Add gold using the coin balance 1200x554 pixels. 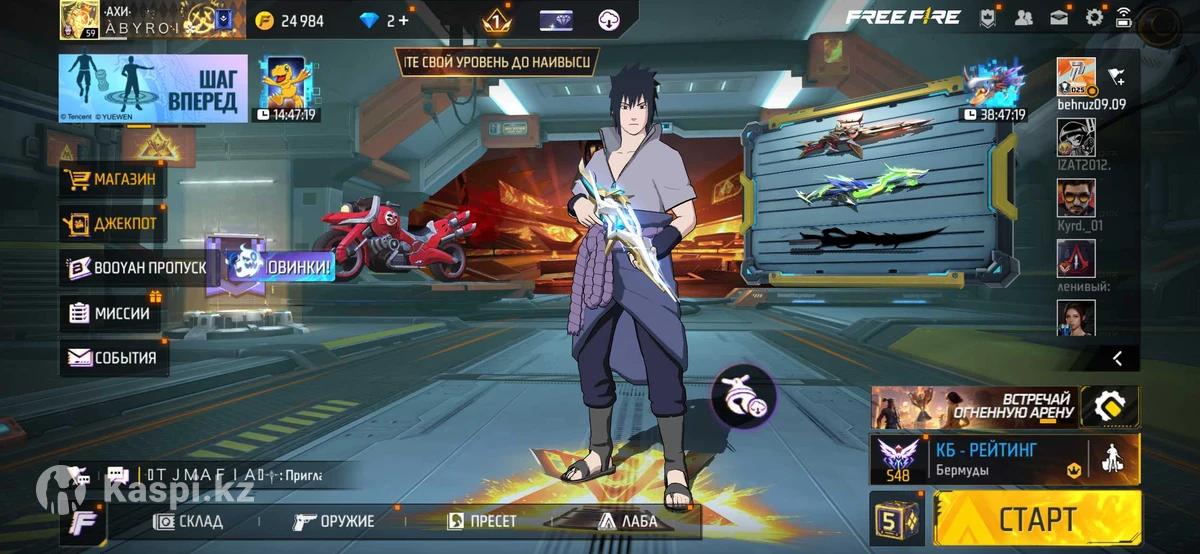[290, 20]
